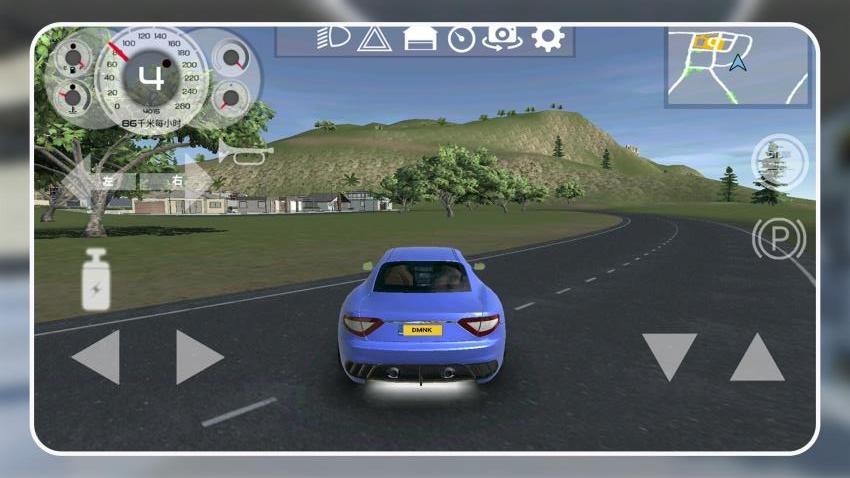Toggle the headlights icon
This screenshot has height=478, width=850.
[332, 38]
